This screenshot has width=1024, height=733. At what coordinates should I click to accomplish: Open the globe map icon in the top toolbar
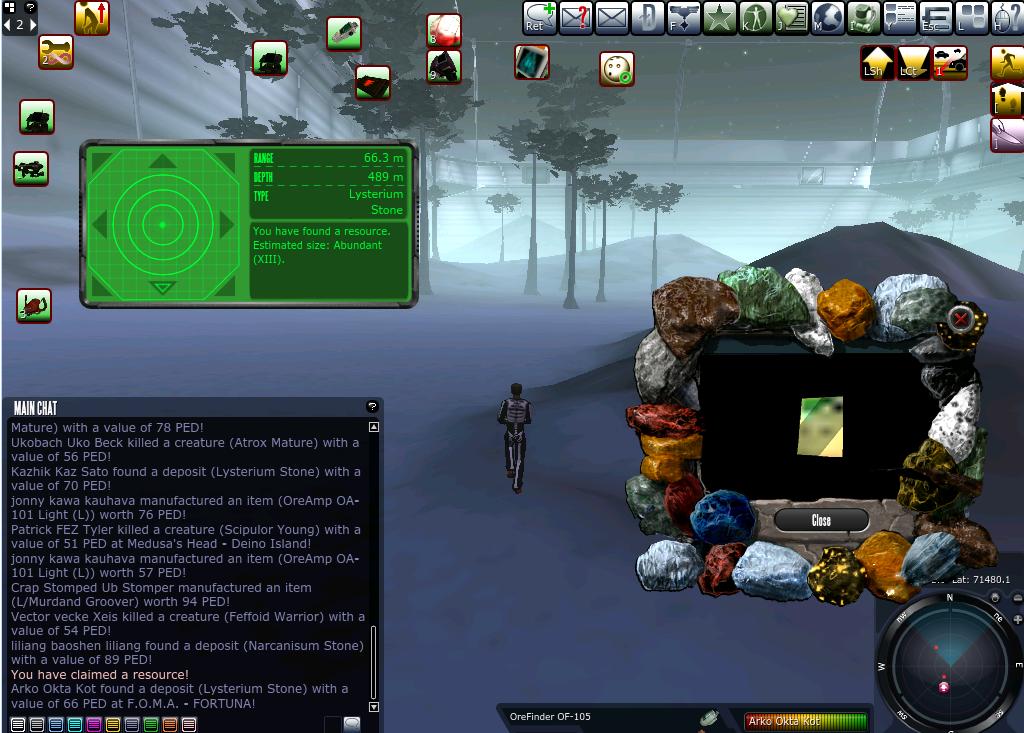828,18
